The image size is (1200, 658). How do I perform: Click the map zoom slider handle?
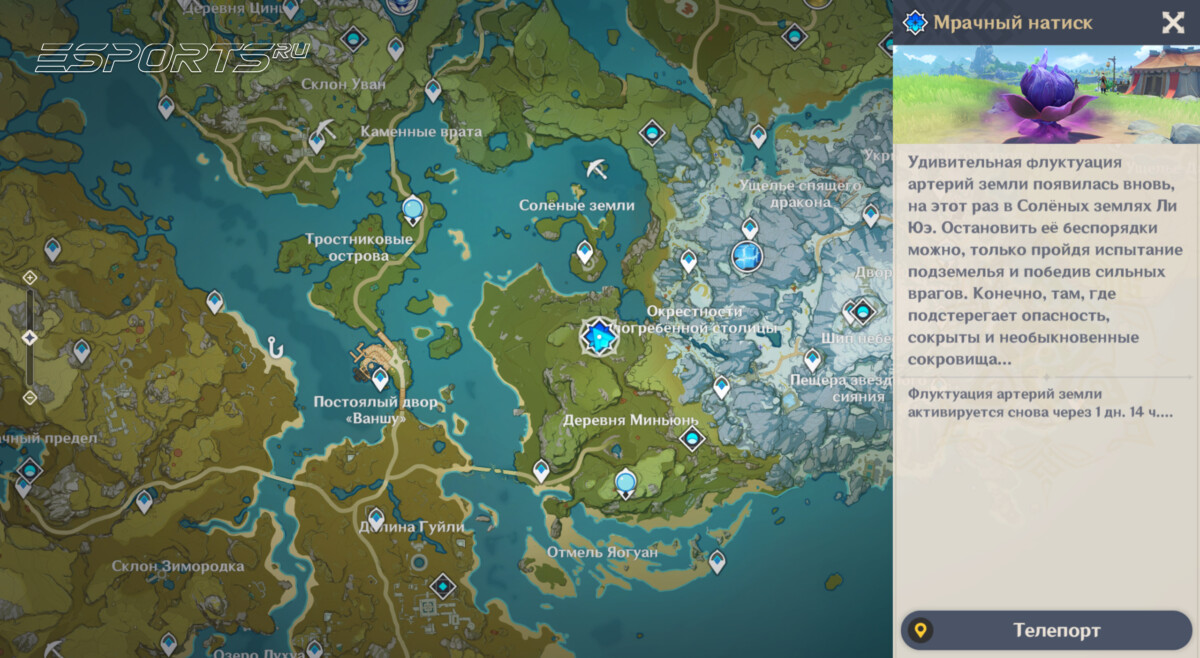tap(30, 338)
